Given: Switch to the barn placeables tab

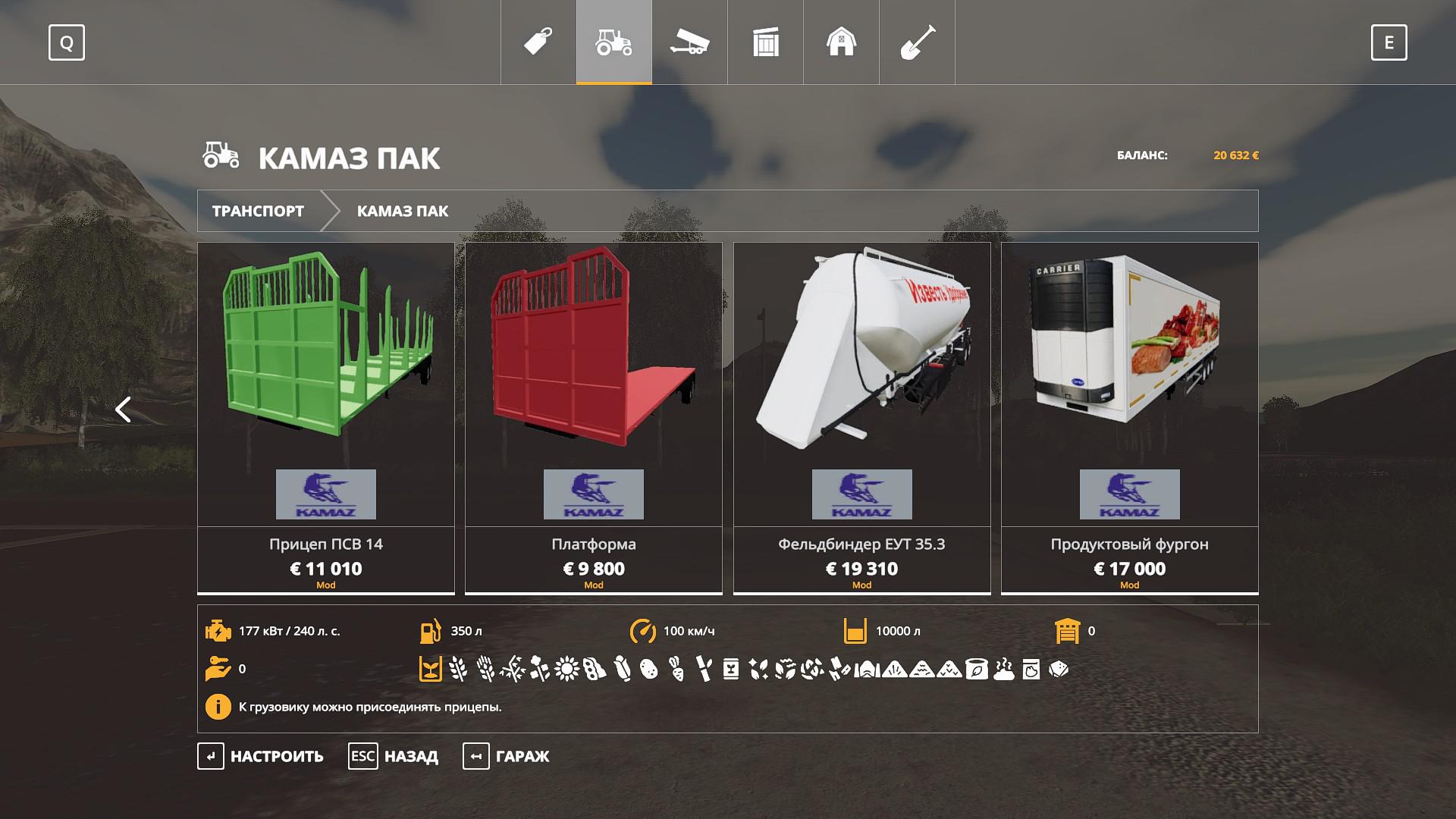Looking at the screenshot, I should (x=841, y=42).
